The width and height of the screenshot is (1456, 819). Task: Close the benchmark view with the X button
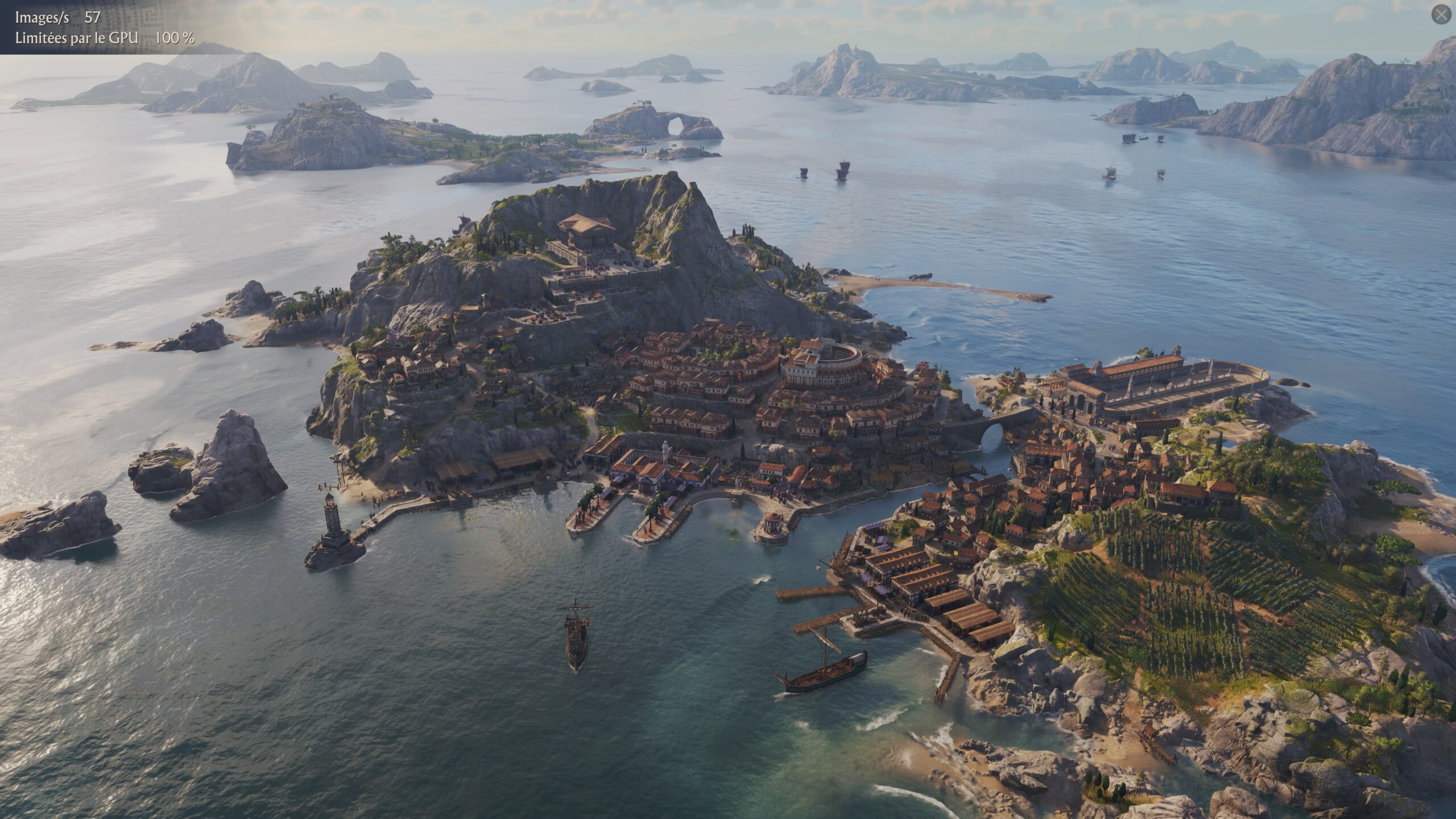pos(1441,15)
